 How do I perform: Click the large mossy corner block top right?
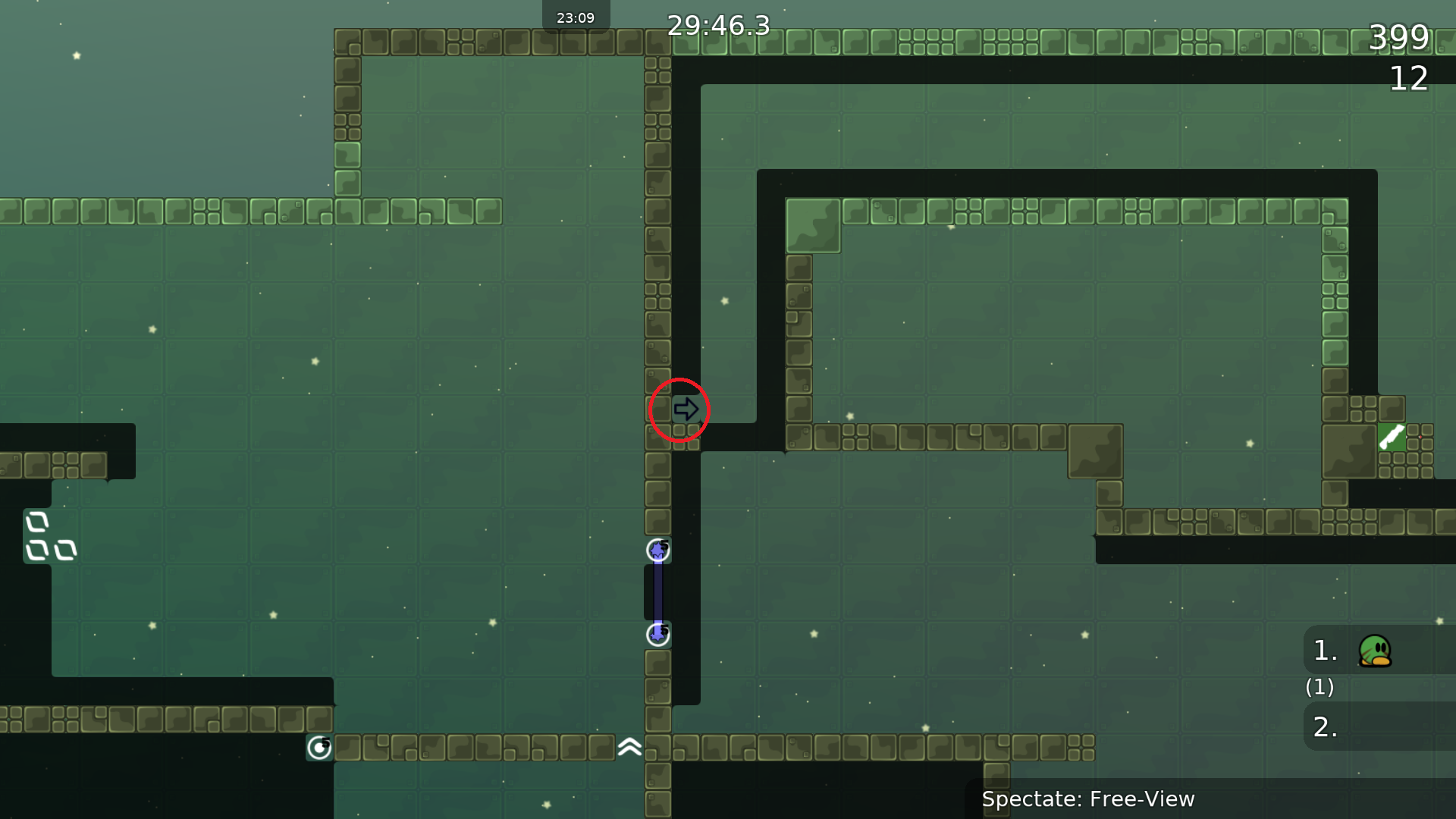(x=813, y=224)
